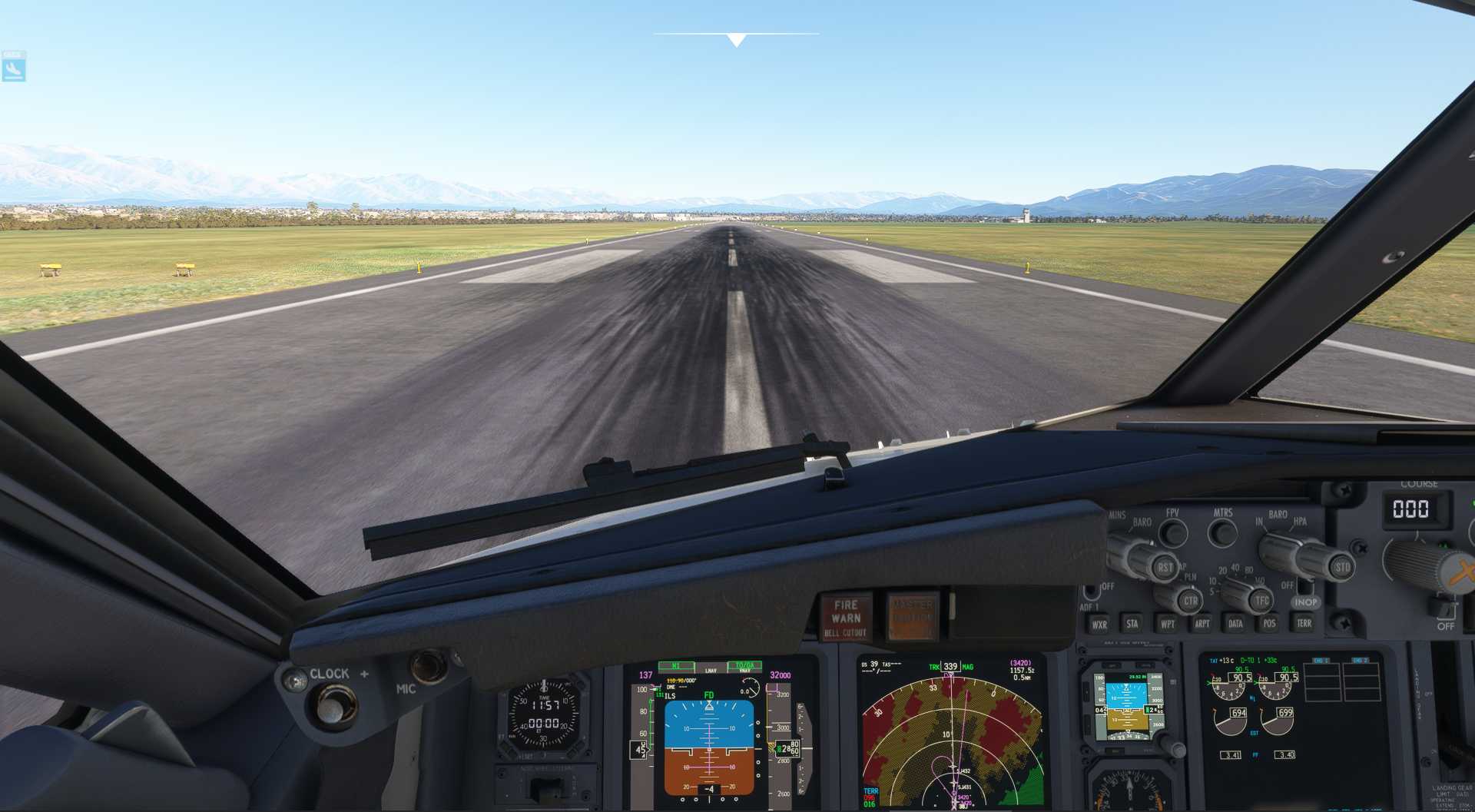Push the FPV flight path vector button
Screen dimensions: 1475x812
tap(1172, 532)
